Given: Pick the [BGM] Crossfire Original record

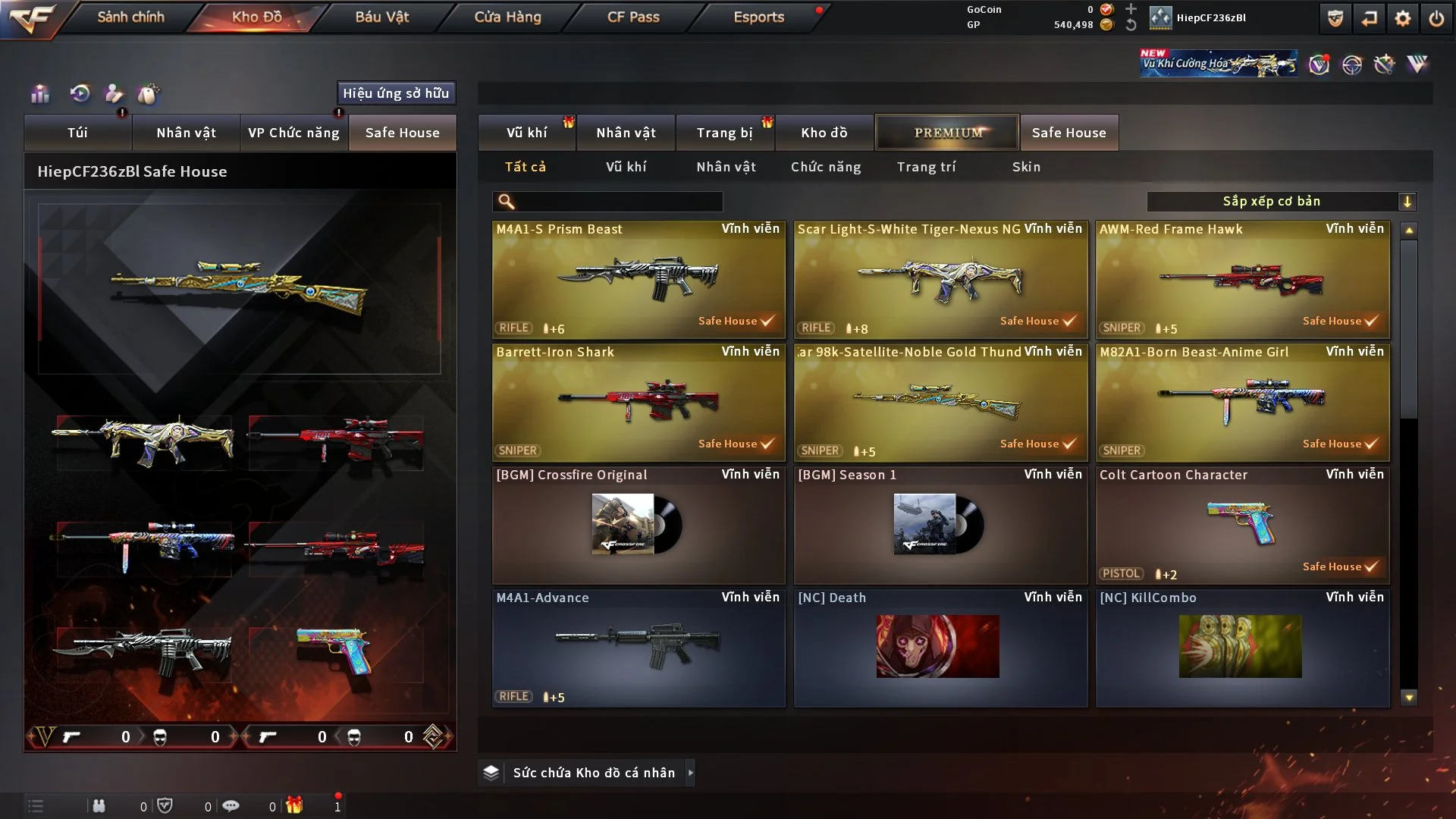Looking at the screenshot, I should point(639,525).
